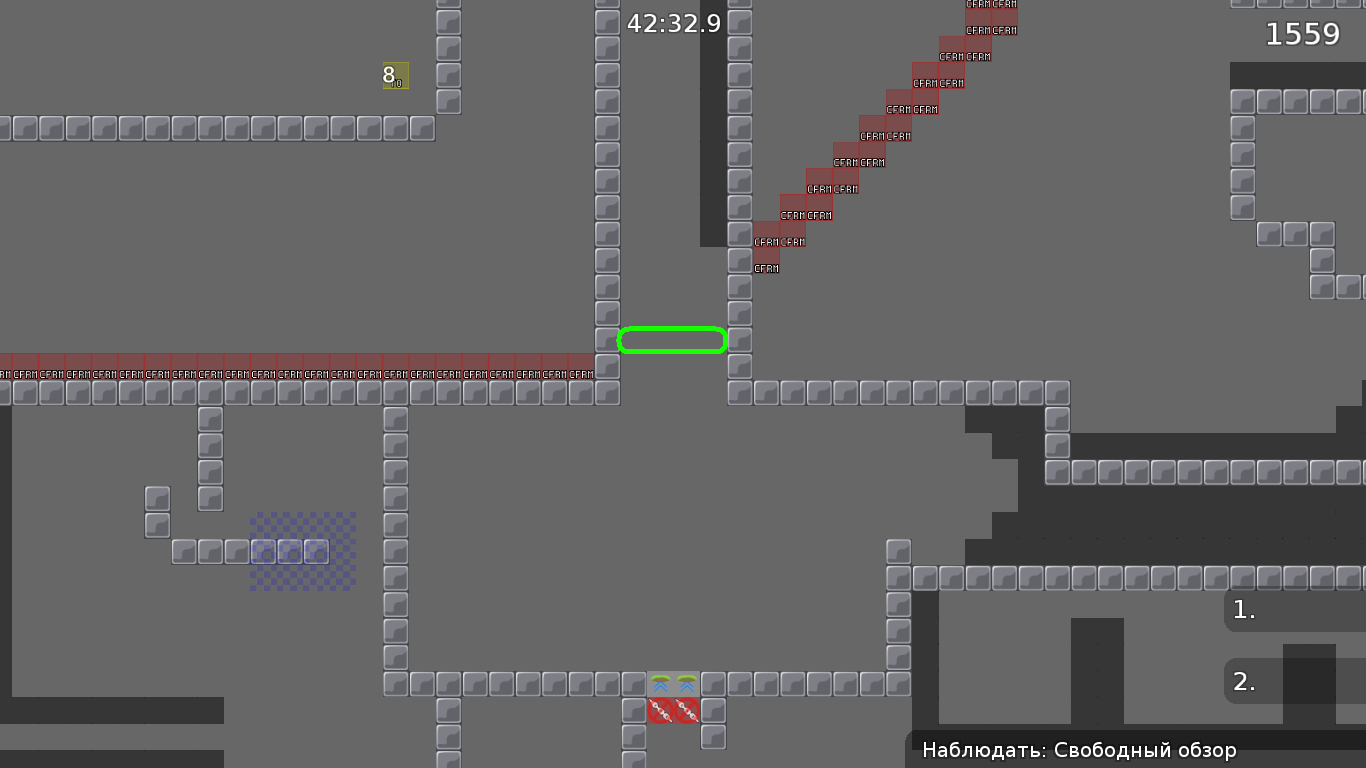Click the jump refill tile with blue chevrons
This screenshot has height=768, width=1366.
[661, 685]
